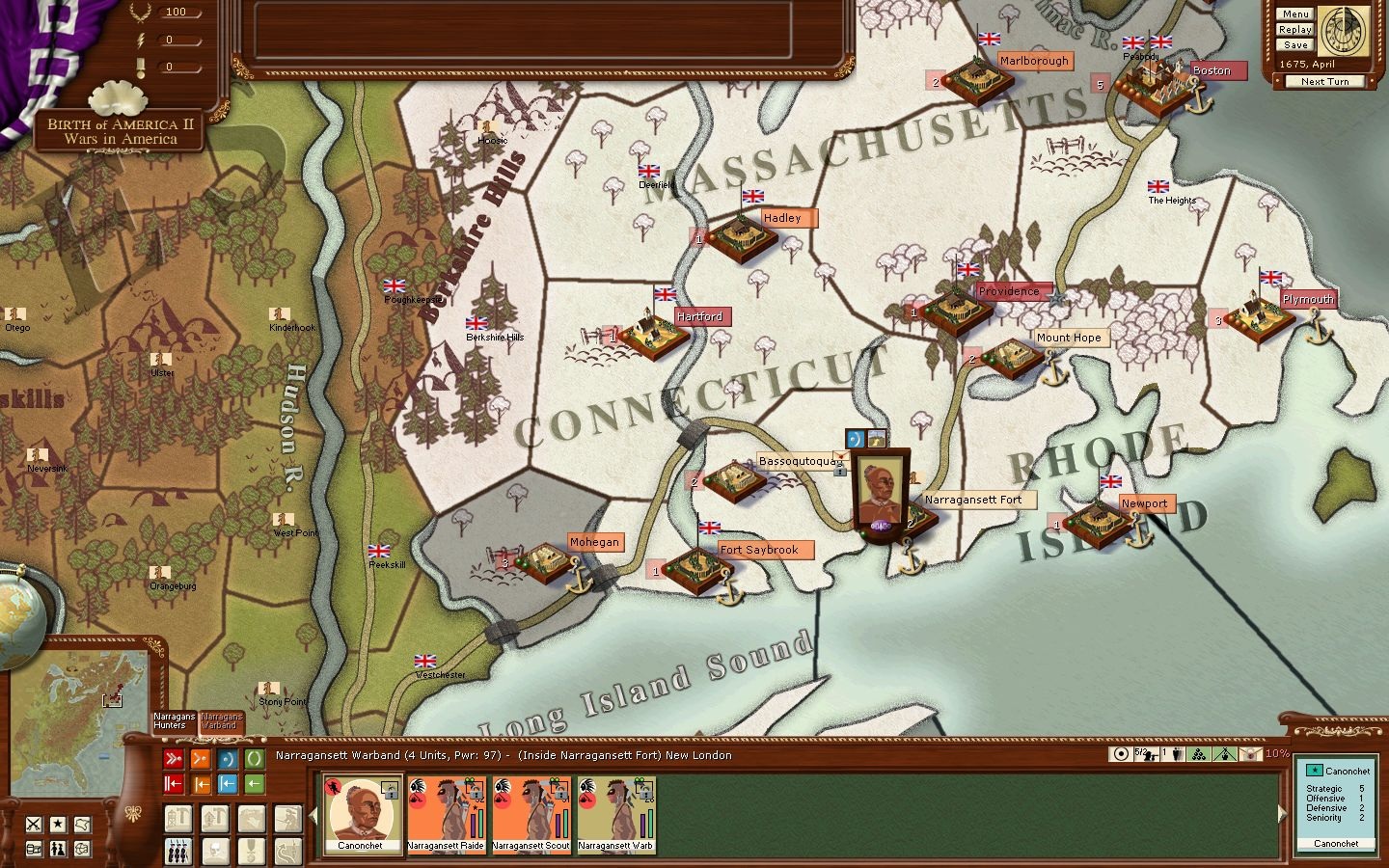Select the Canonchet army stack on map
This screenshot has width=1389, height=868.
click(x=880, y=492)
